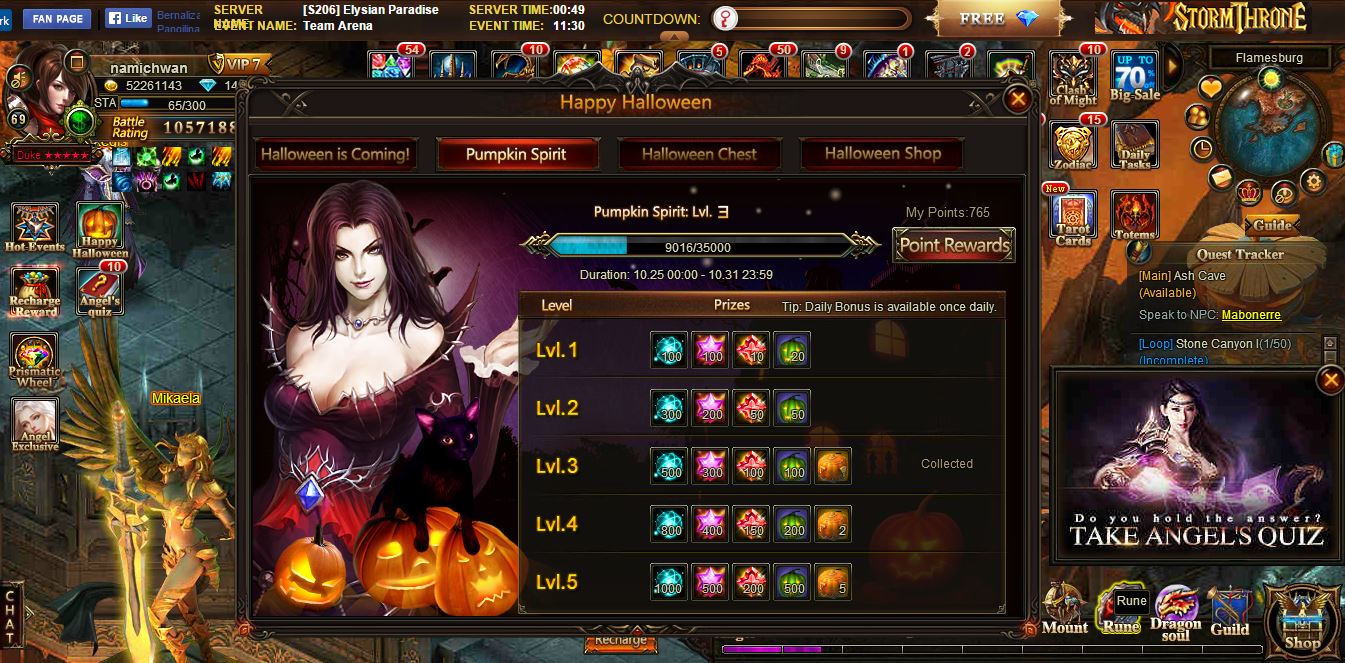This screenshot has height=663, width=1345.
Task: Open the Angel Exclusive event
Action: 35,424
